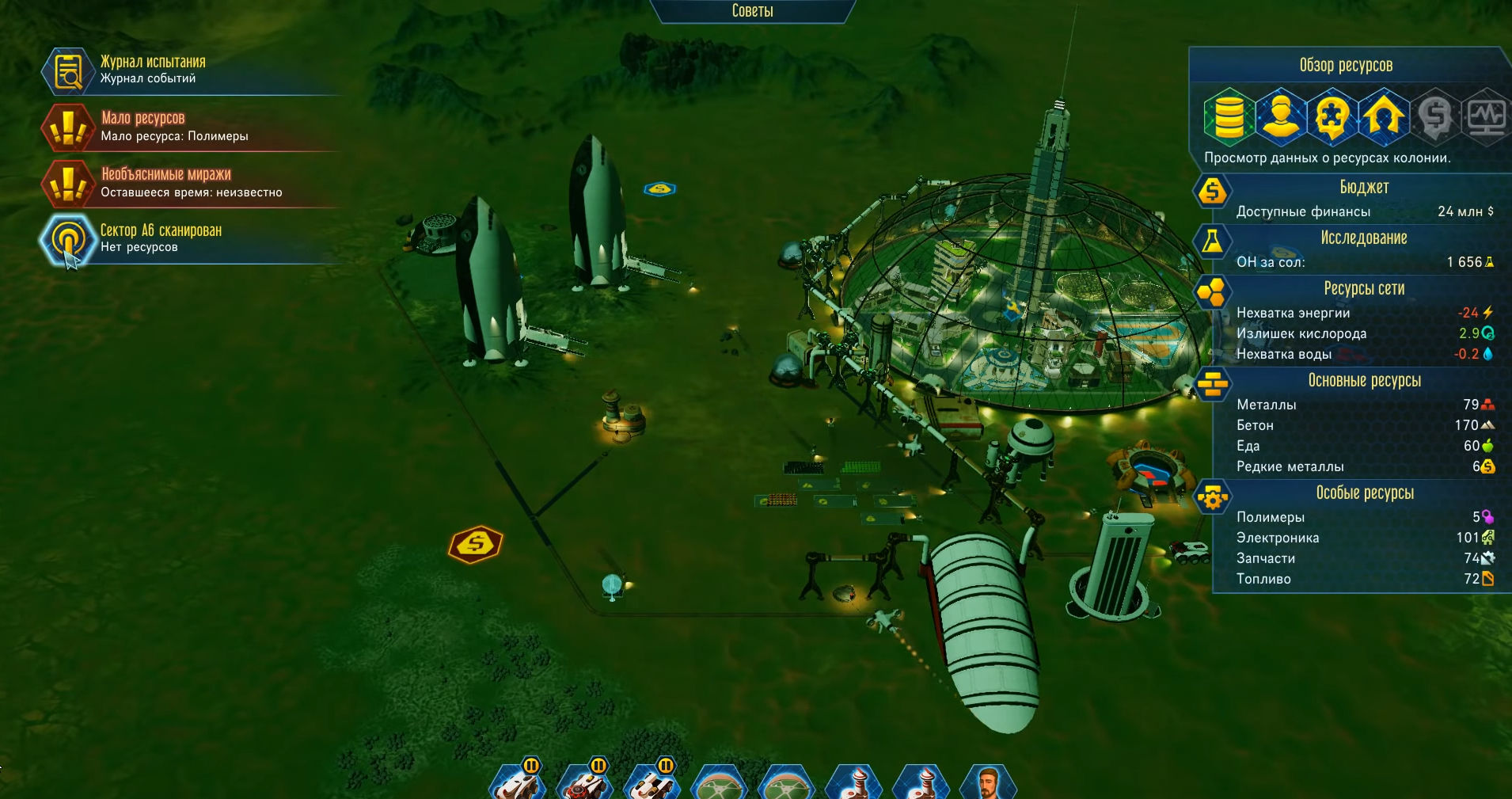Show the puzzle-head traits overview
The image size is (1512, 799).
(1332, 117)
